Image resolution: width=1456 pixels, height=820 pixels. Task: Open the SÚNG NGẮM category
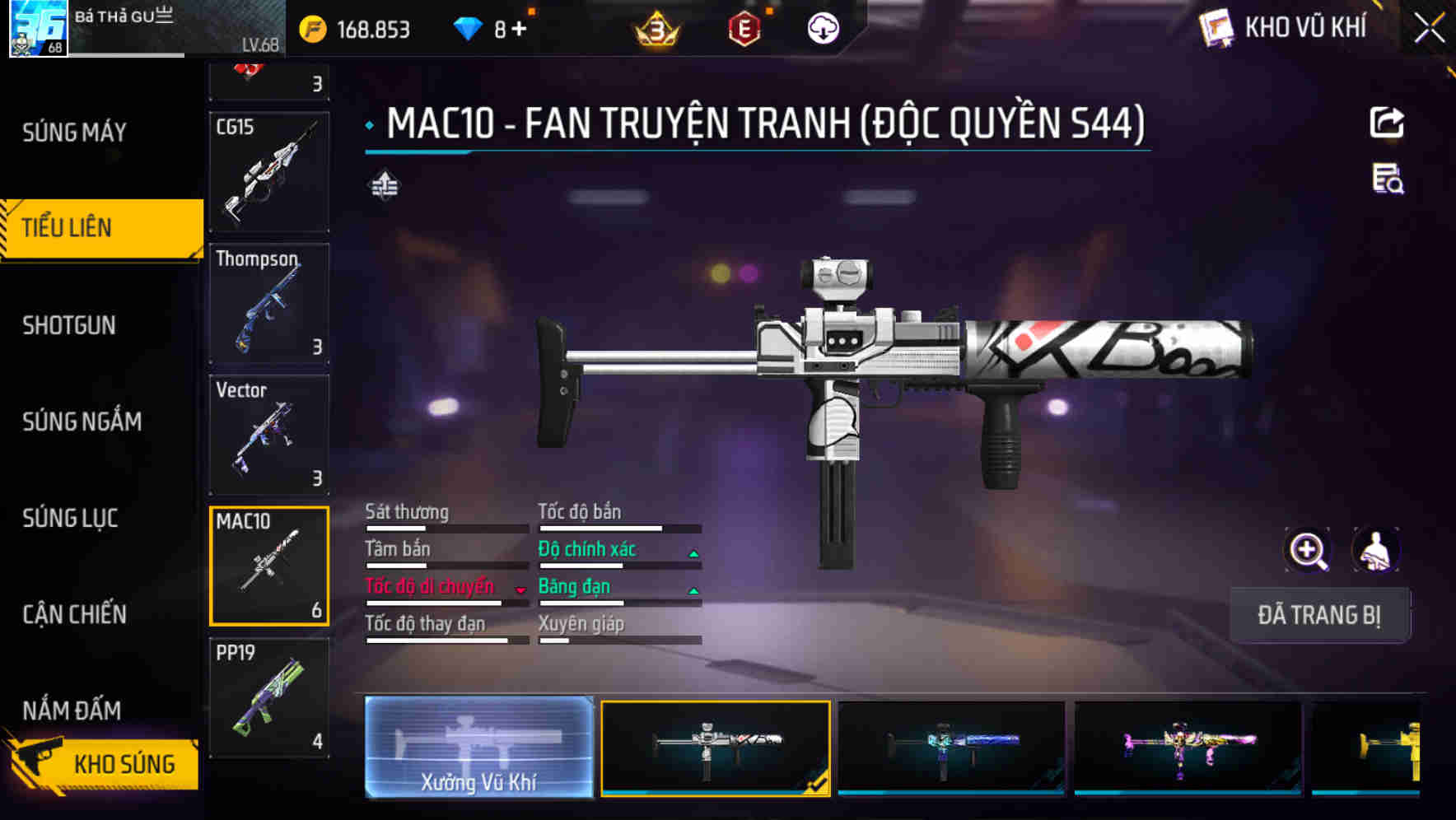click(82, 422)
